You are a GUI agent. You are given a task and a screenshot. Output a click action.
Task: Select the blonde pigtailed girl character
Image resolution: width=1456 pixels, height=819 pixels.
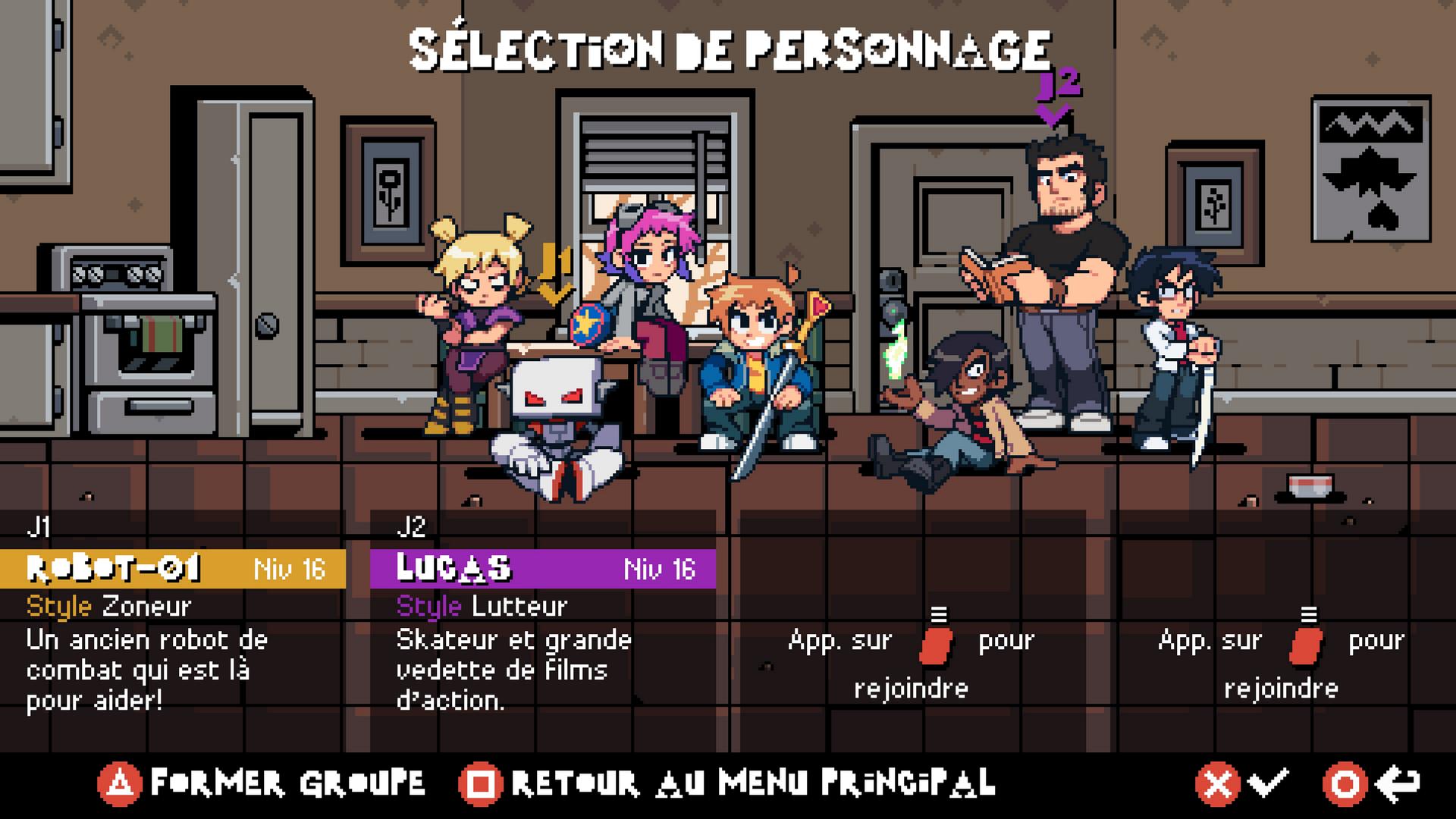coord(476,318)
